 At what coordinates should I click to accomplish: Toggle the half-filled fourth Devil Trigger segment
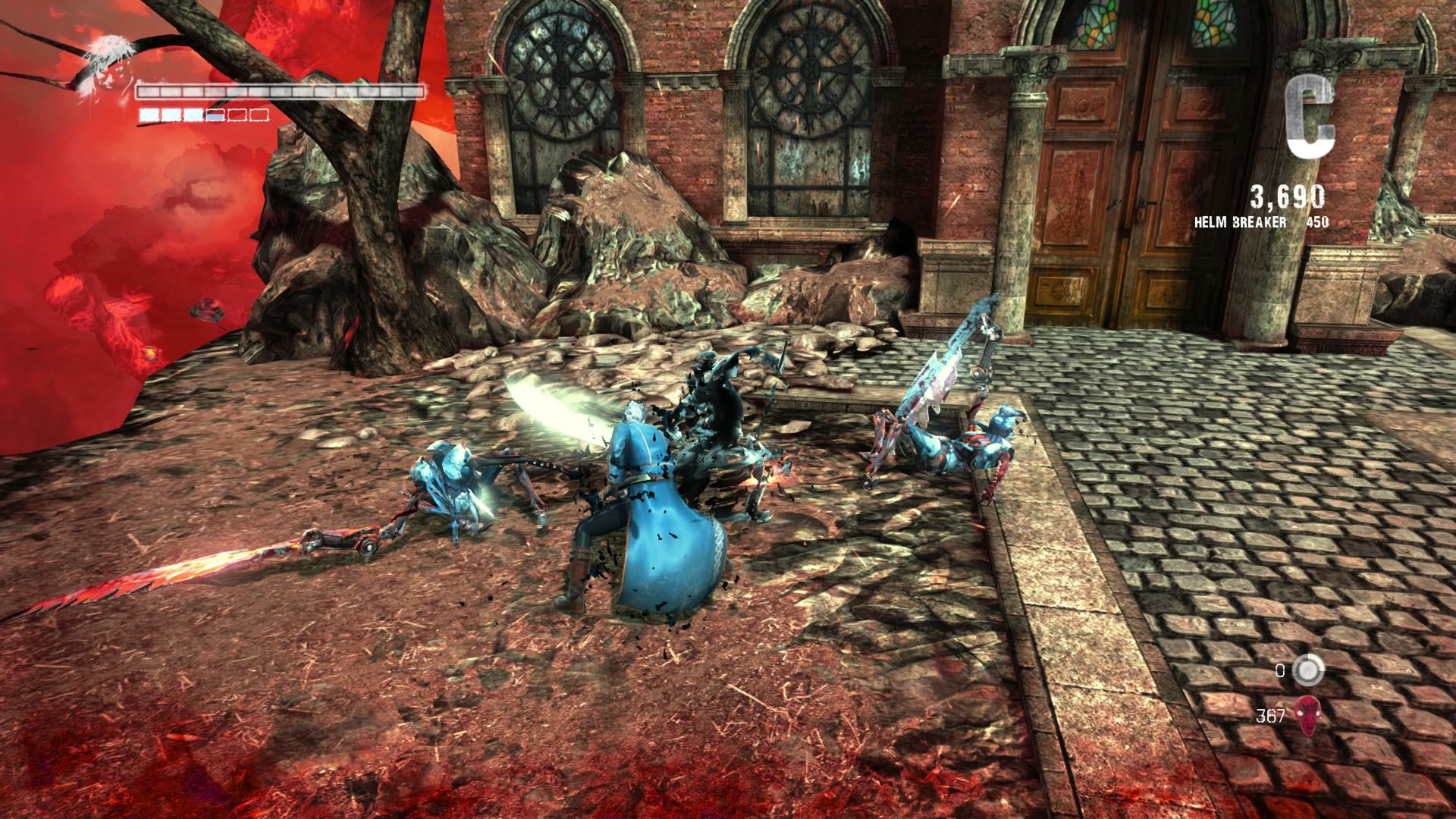215,115
